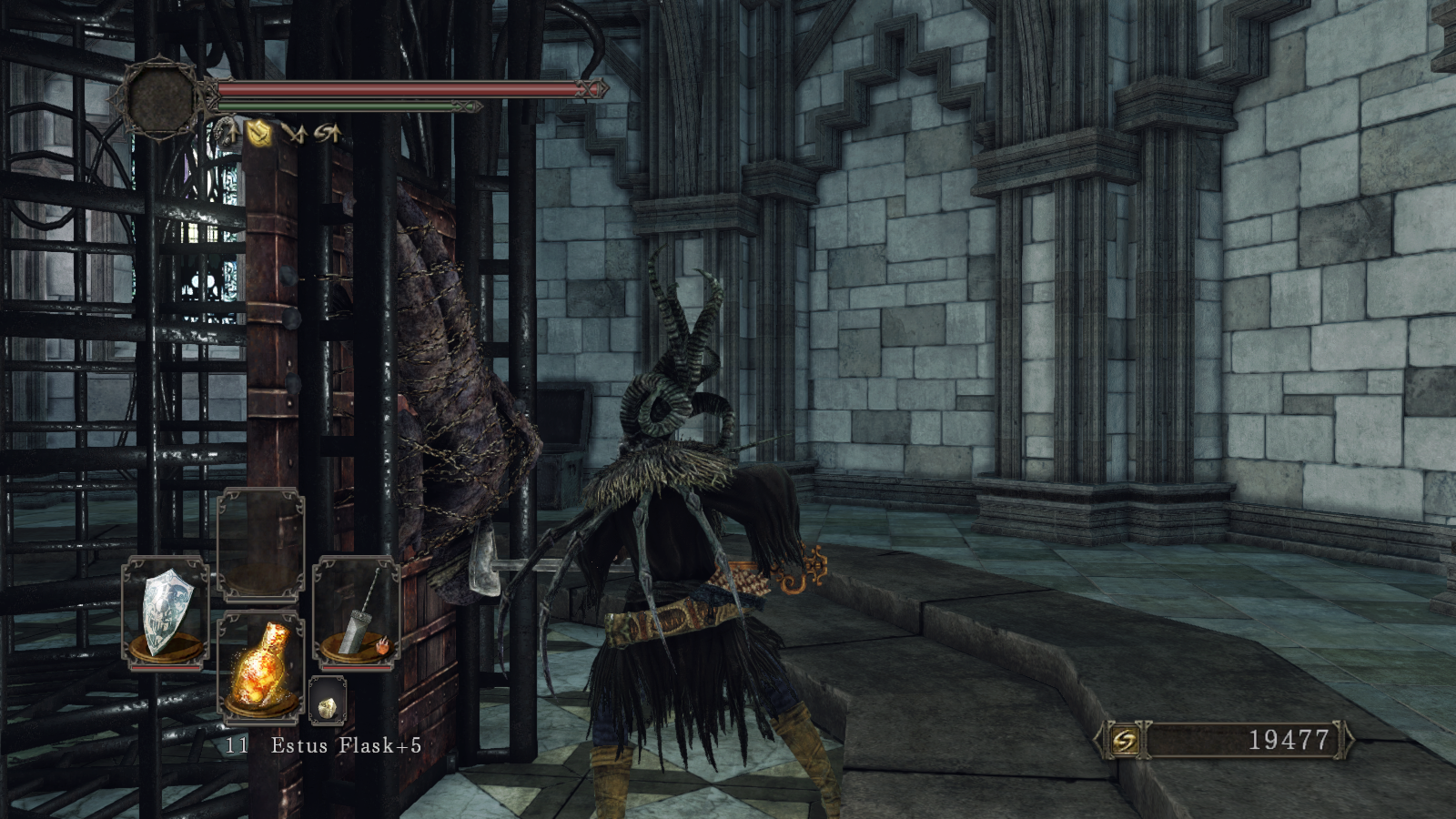Select the greatsword right-hand weapon slot
The image size is (1456, 819).
357,612
